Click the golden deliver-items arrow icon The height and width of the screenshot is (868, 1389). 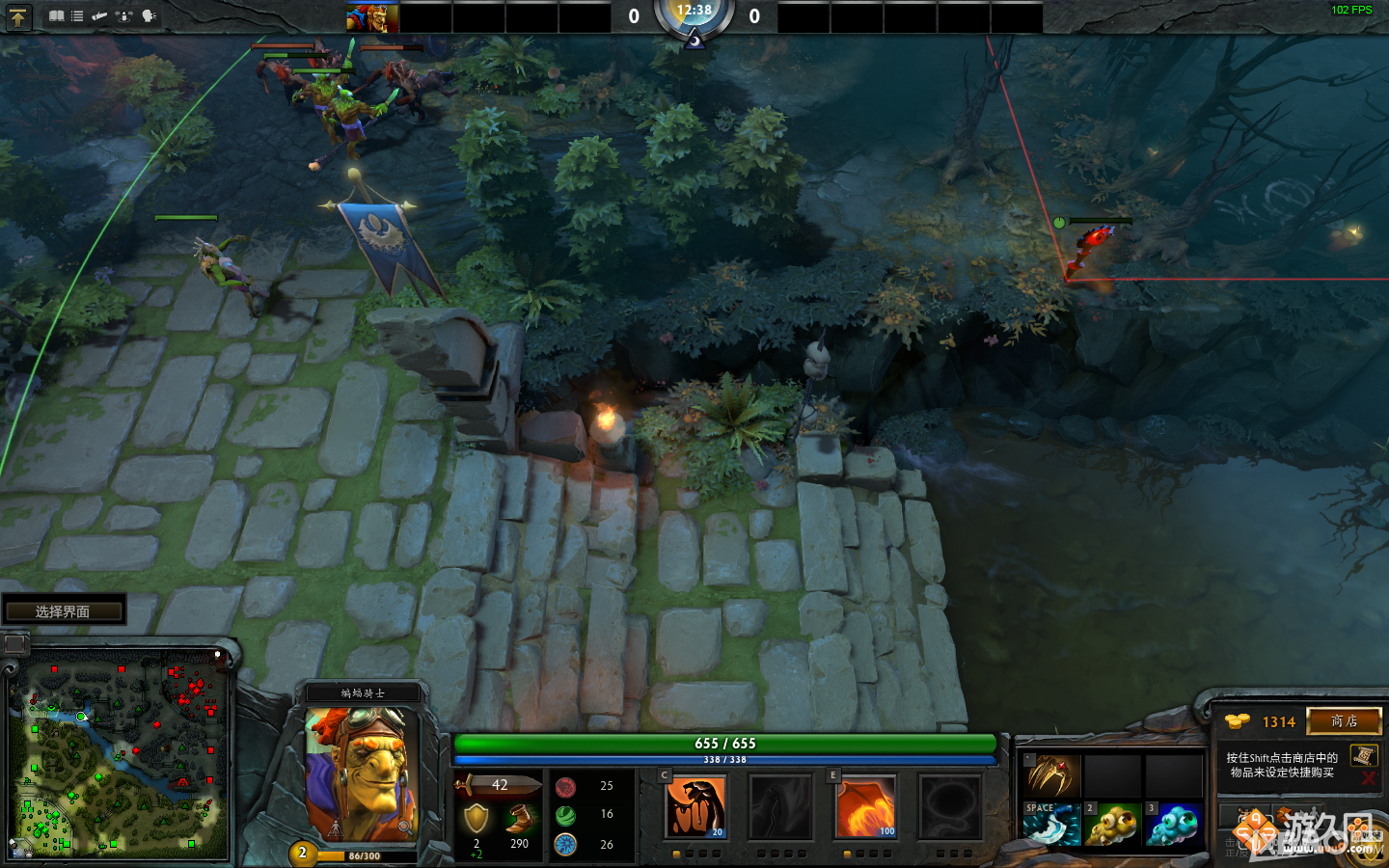pos(17,16)
